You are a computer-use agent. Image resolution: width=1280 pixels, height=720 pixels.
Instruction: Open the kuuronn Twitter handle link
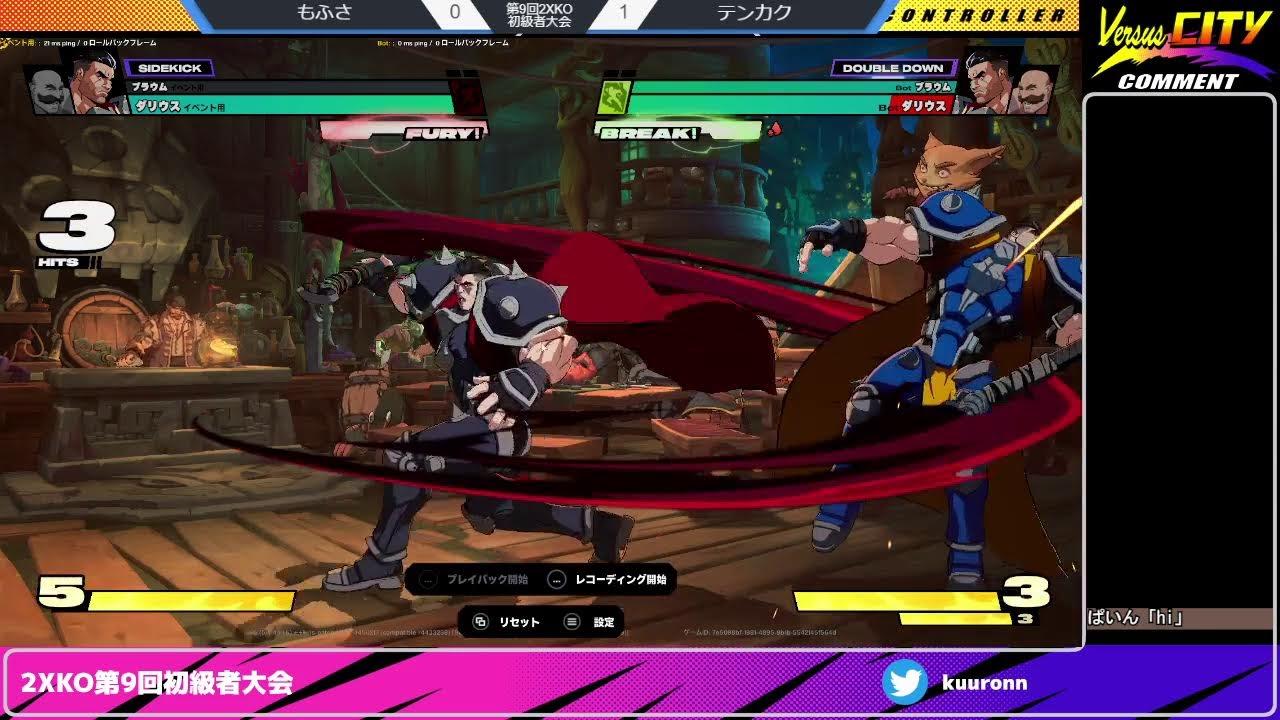tap(985, 683)
